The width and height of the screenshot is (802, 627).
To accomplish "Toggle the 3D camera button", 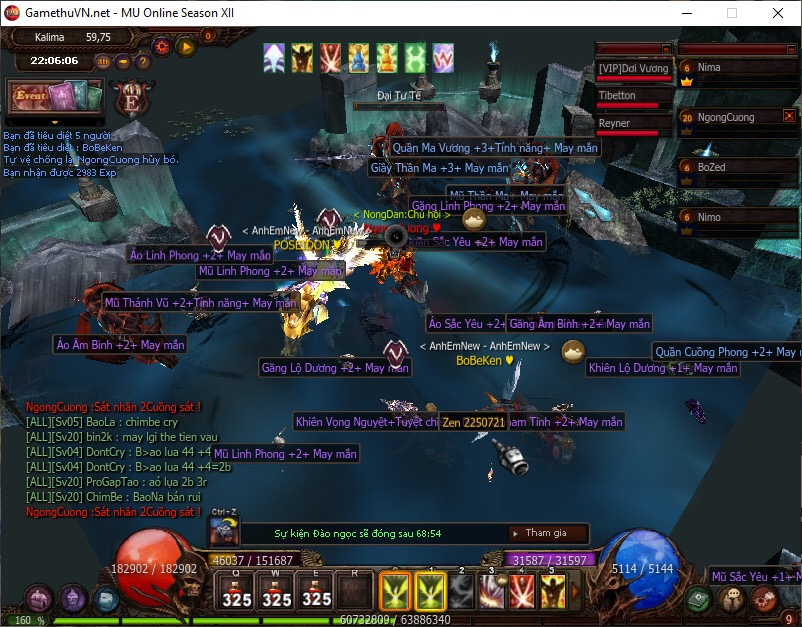I will tap(103, 61).
